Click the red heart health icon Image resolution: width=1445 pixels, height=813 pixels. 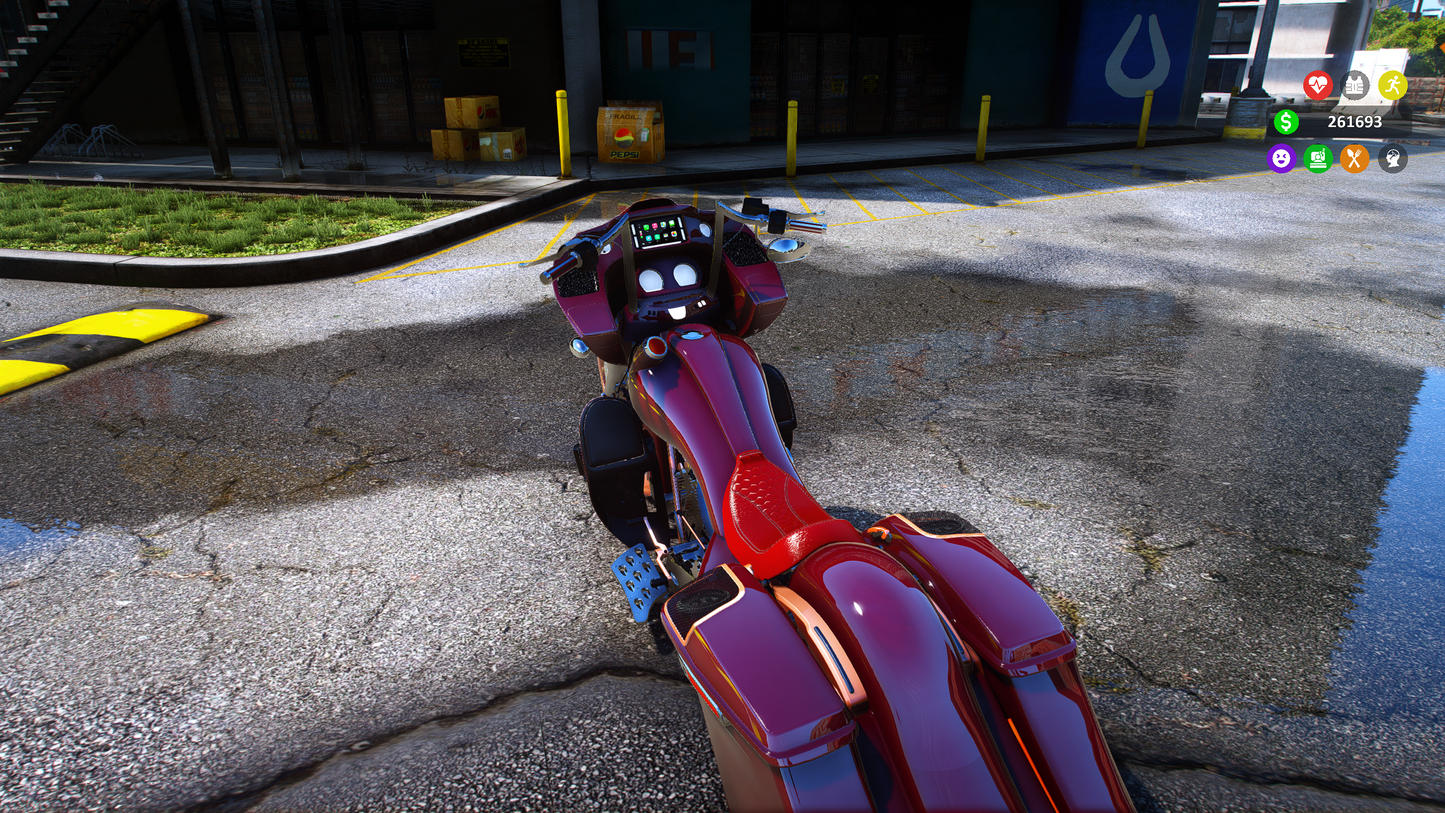1318,85
